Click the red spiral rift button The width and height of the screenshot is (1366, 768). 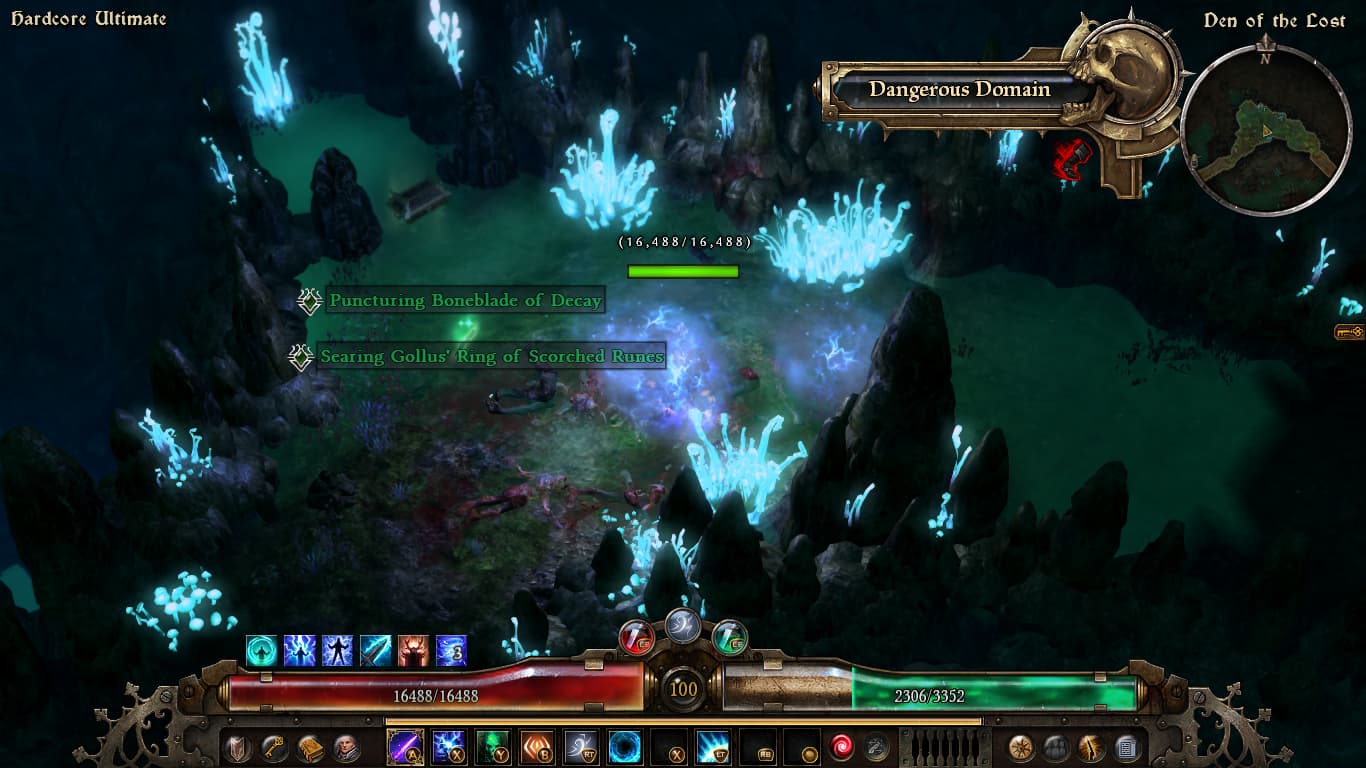point(841,747)
